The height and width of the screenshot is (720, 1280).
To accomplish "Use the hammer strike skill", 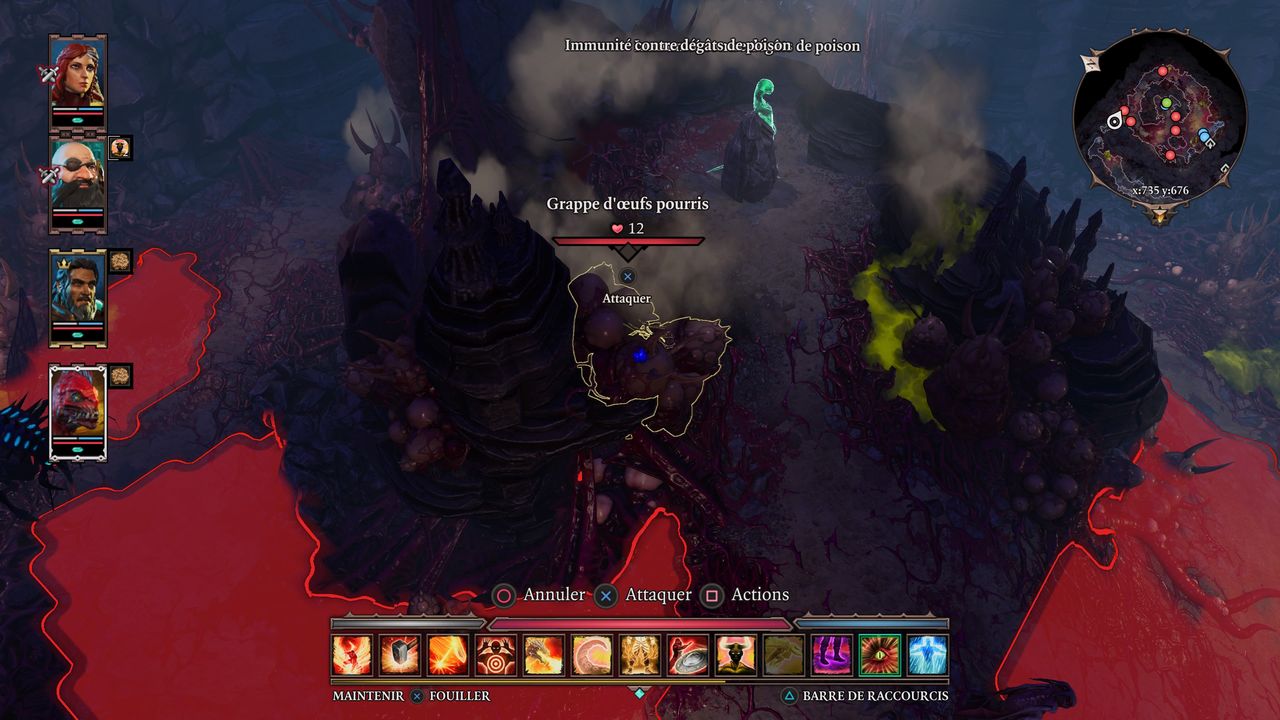I will click(400, 655).
